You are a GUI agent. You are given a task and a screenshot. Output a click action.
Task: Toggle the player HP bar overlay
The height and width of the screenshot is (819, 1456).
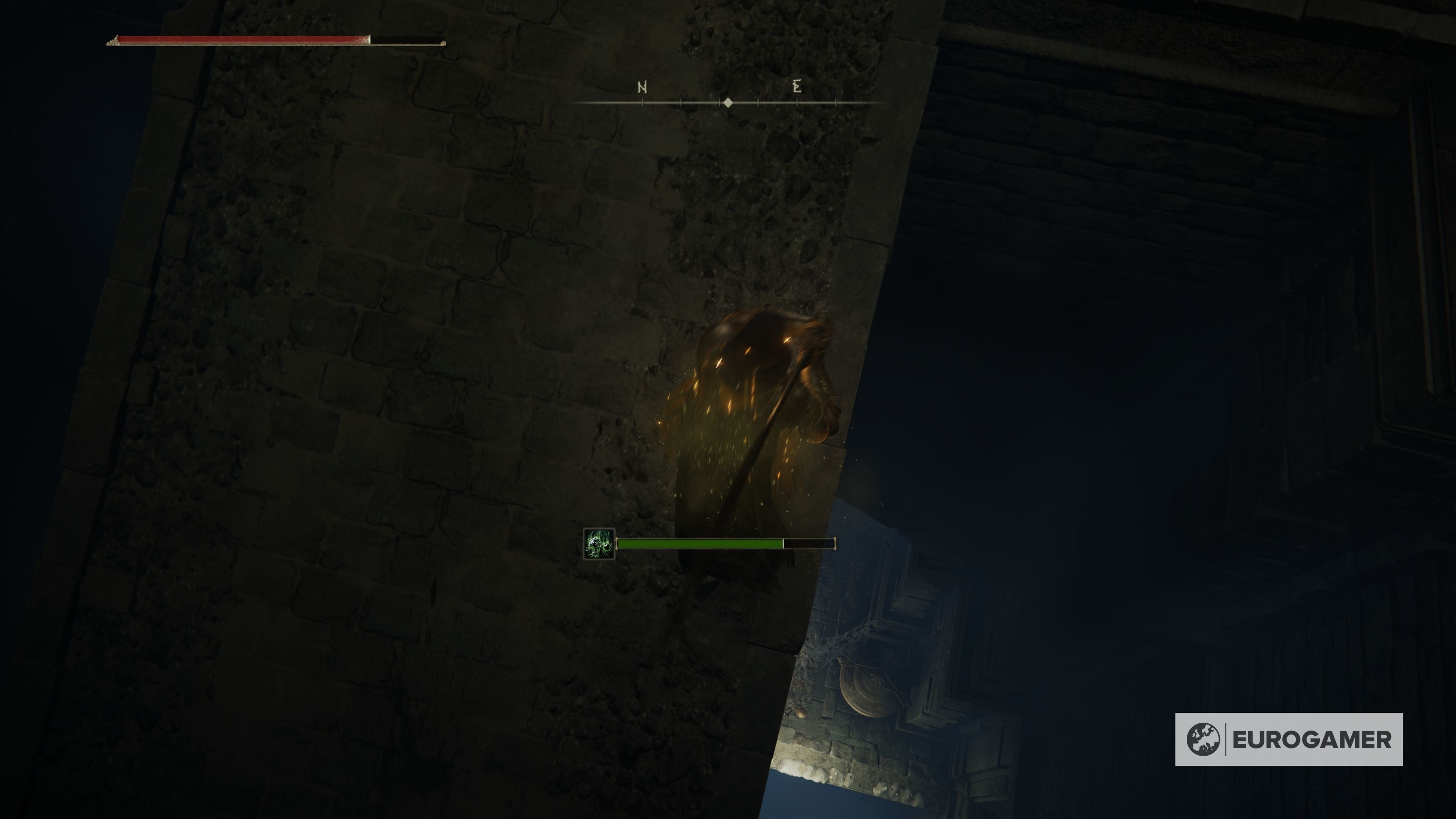pos(243,40)
